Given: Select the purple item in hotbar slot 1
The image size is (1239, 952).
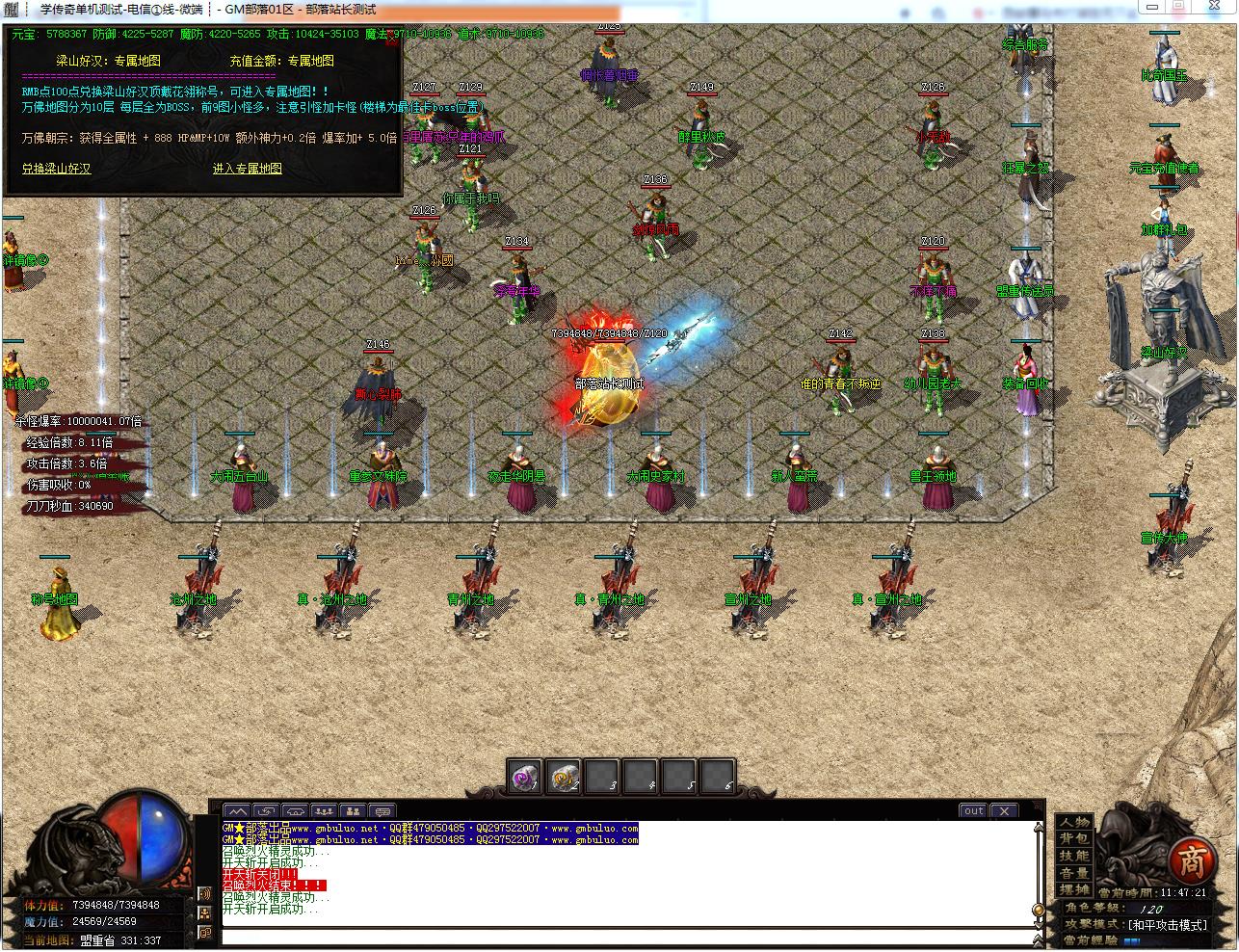Looking at the screenshot, I should (x=525, y=777).
